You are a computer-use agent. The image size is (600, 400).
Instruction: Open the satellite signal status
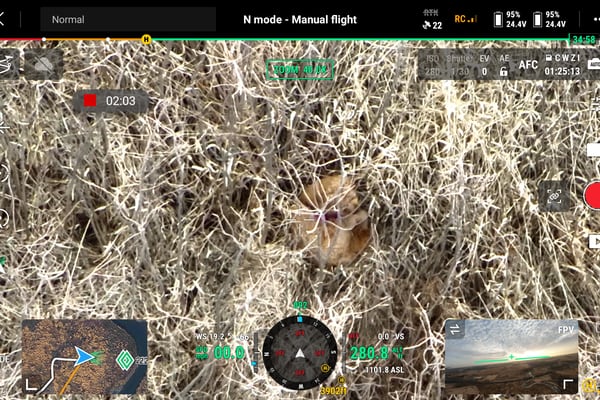pyautogui.click(x=432, y=19)
